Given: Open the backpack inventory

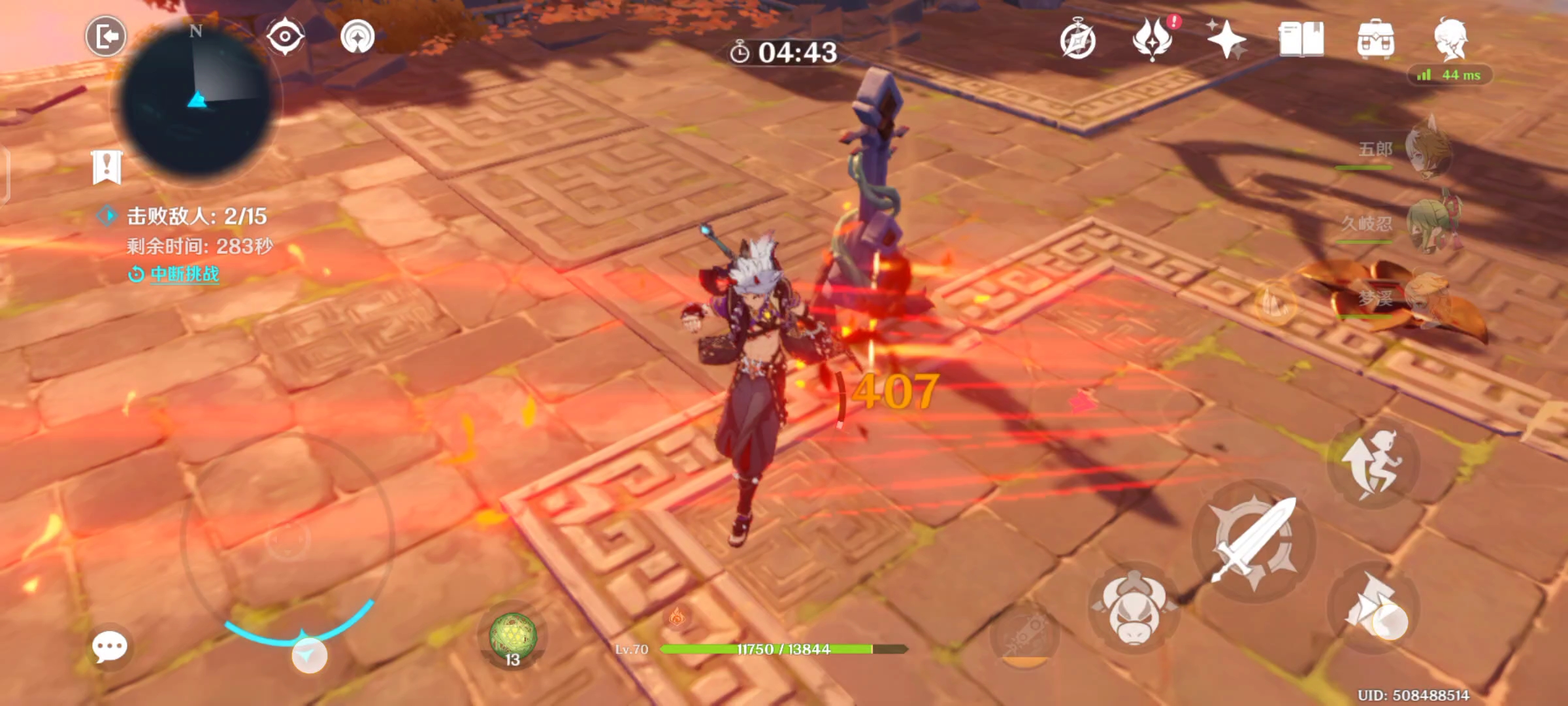Looking at the screenshot, I should [1375, 40].
